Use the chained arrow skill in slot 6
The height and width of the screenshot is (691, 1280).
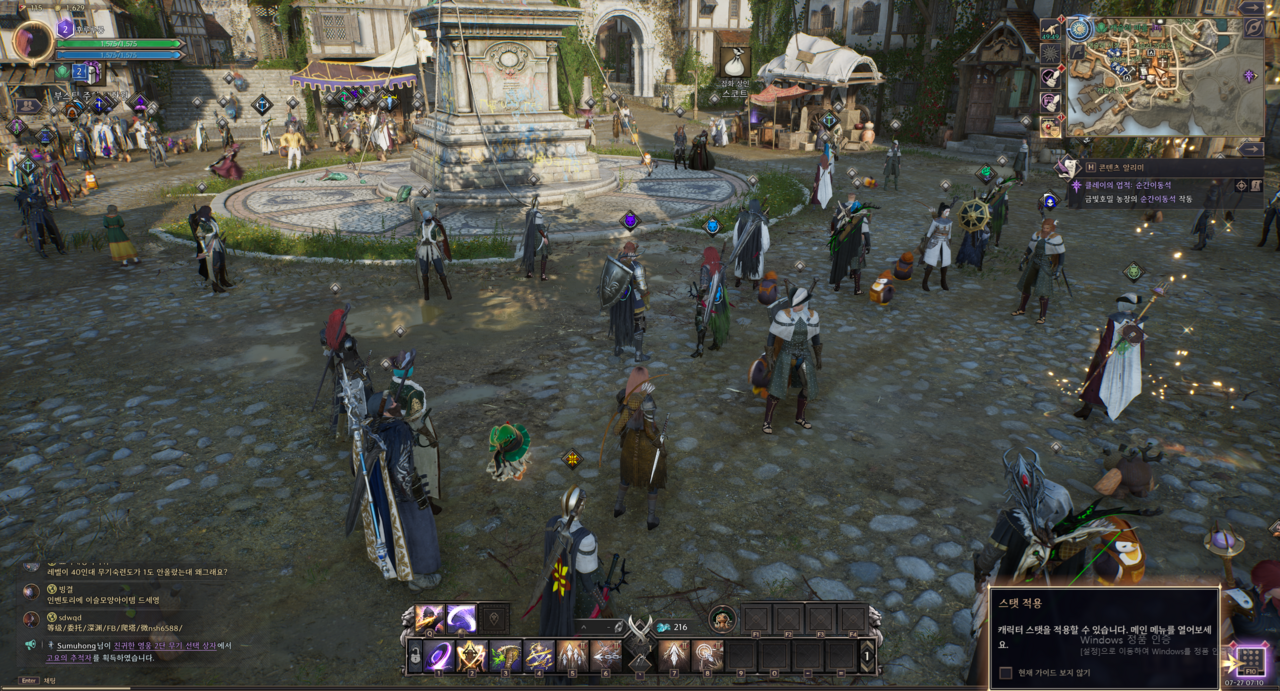606,656
